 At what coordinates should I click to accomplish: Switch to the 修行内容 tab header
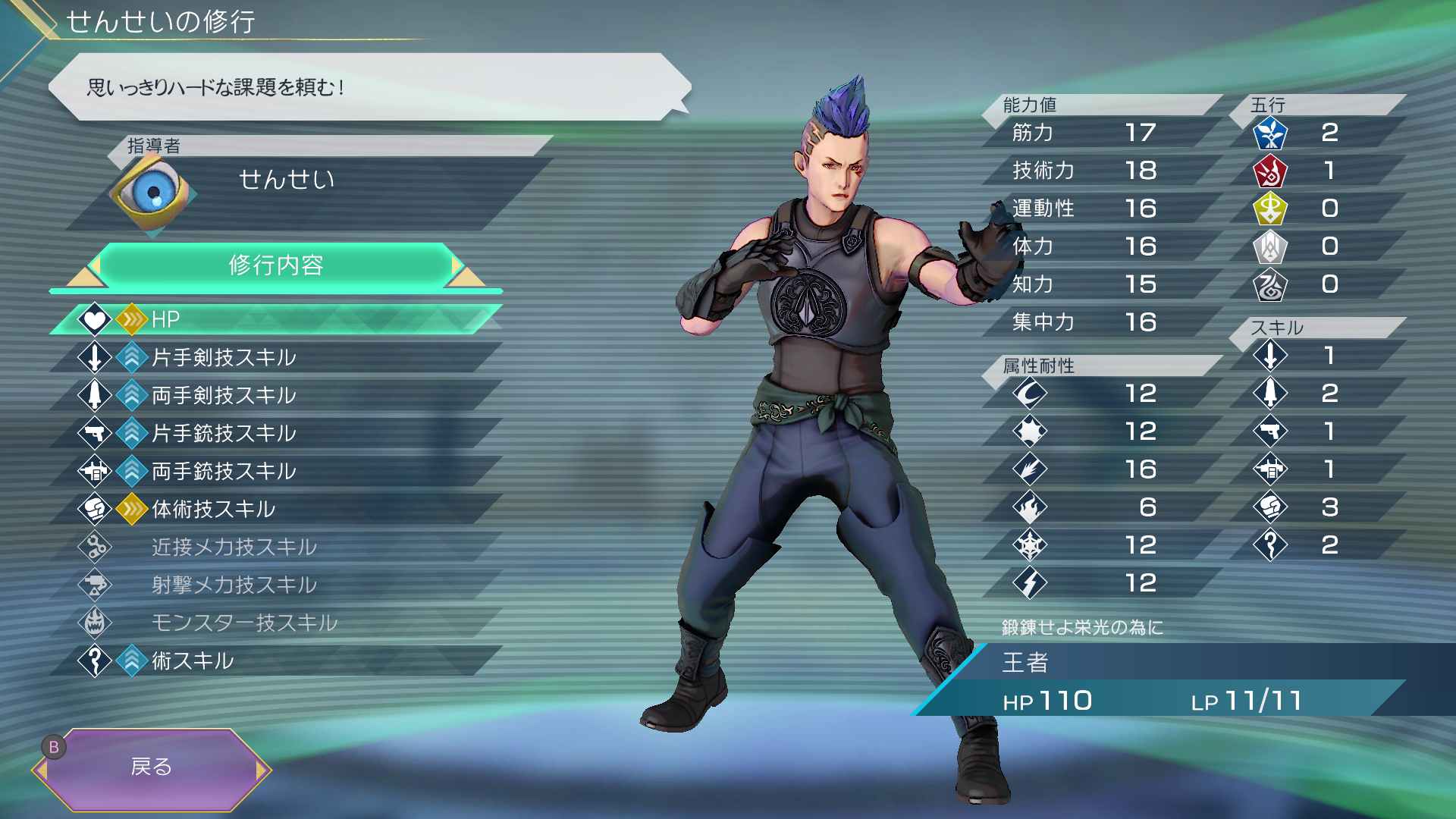(x=276, y=265)
